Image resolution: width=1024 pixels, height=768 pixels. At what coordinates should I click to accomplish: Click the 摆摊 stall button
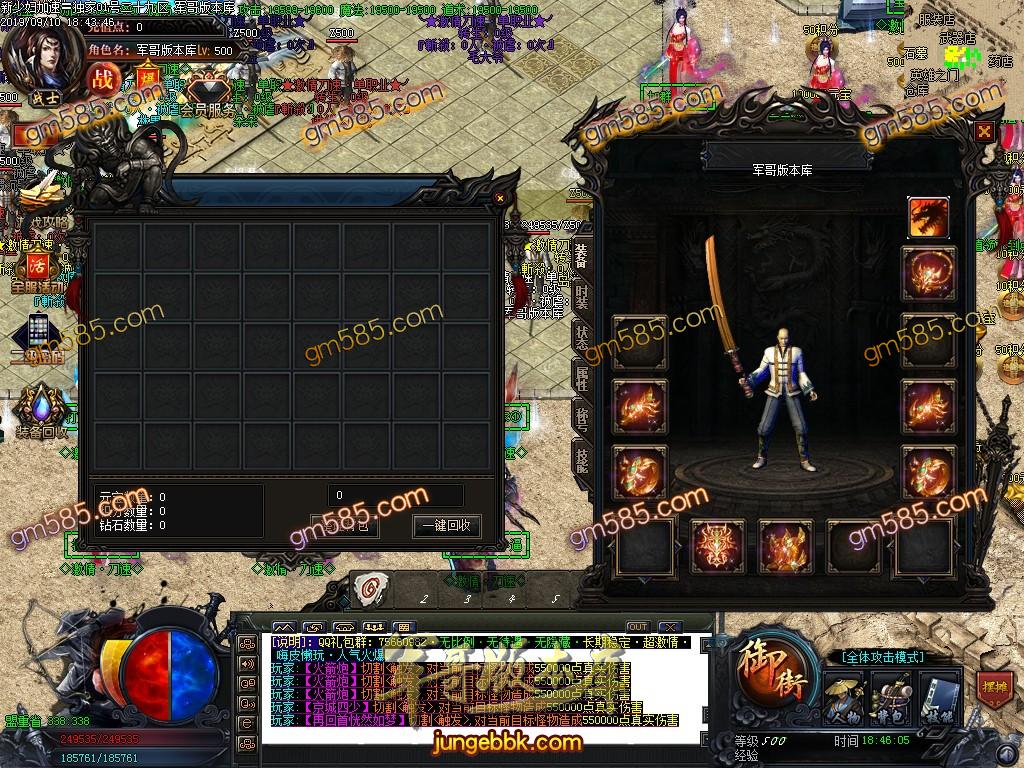tap(994, 688)
